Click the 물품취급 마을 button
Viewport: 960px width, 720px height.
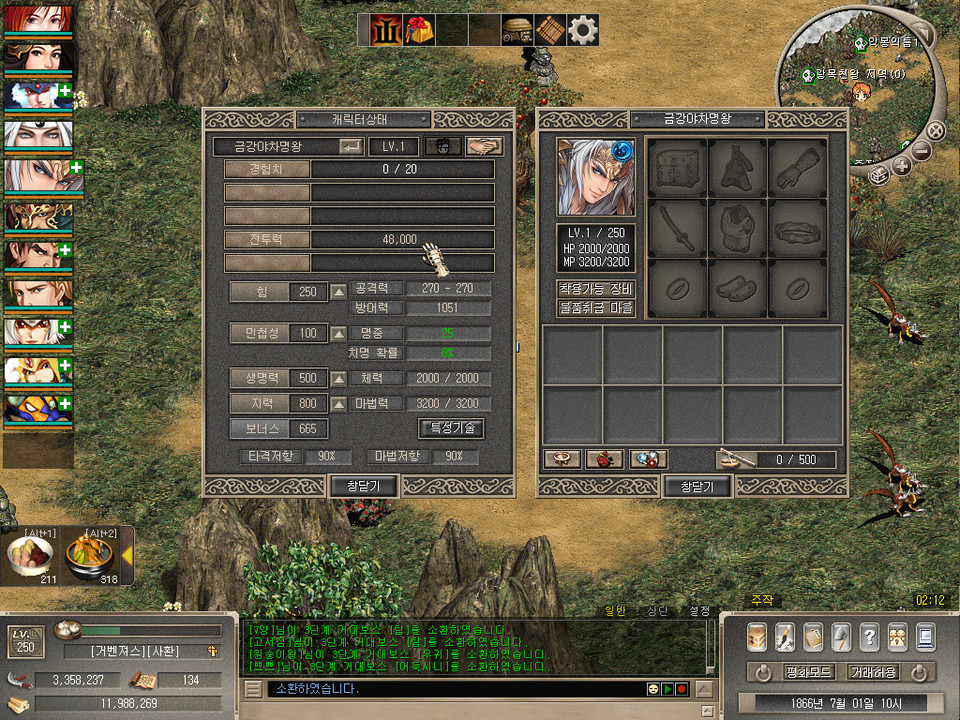[x=595, y=308]
